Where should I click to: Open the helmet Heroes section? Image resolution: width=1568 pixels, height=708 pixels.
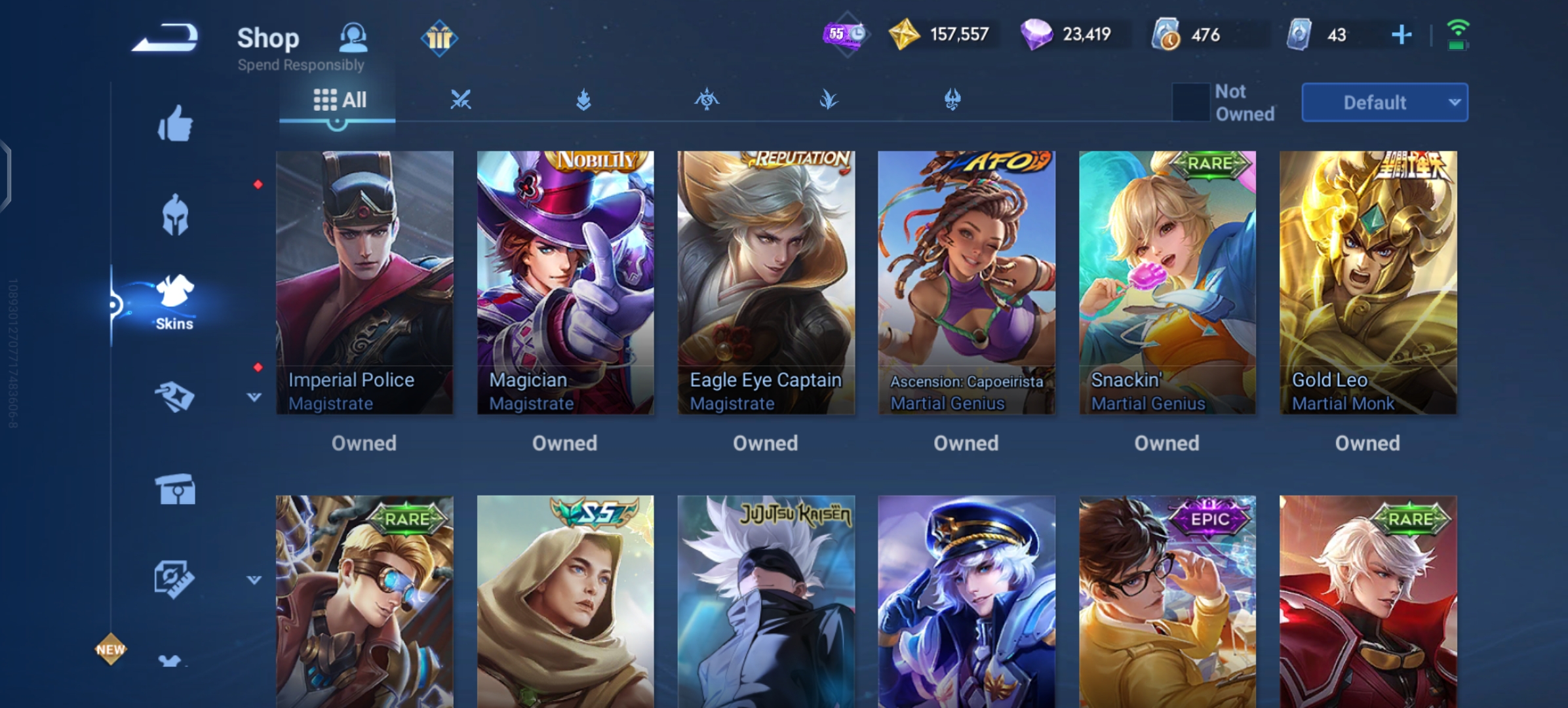175,214
